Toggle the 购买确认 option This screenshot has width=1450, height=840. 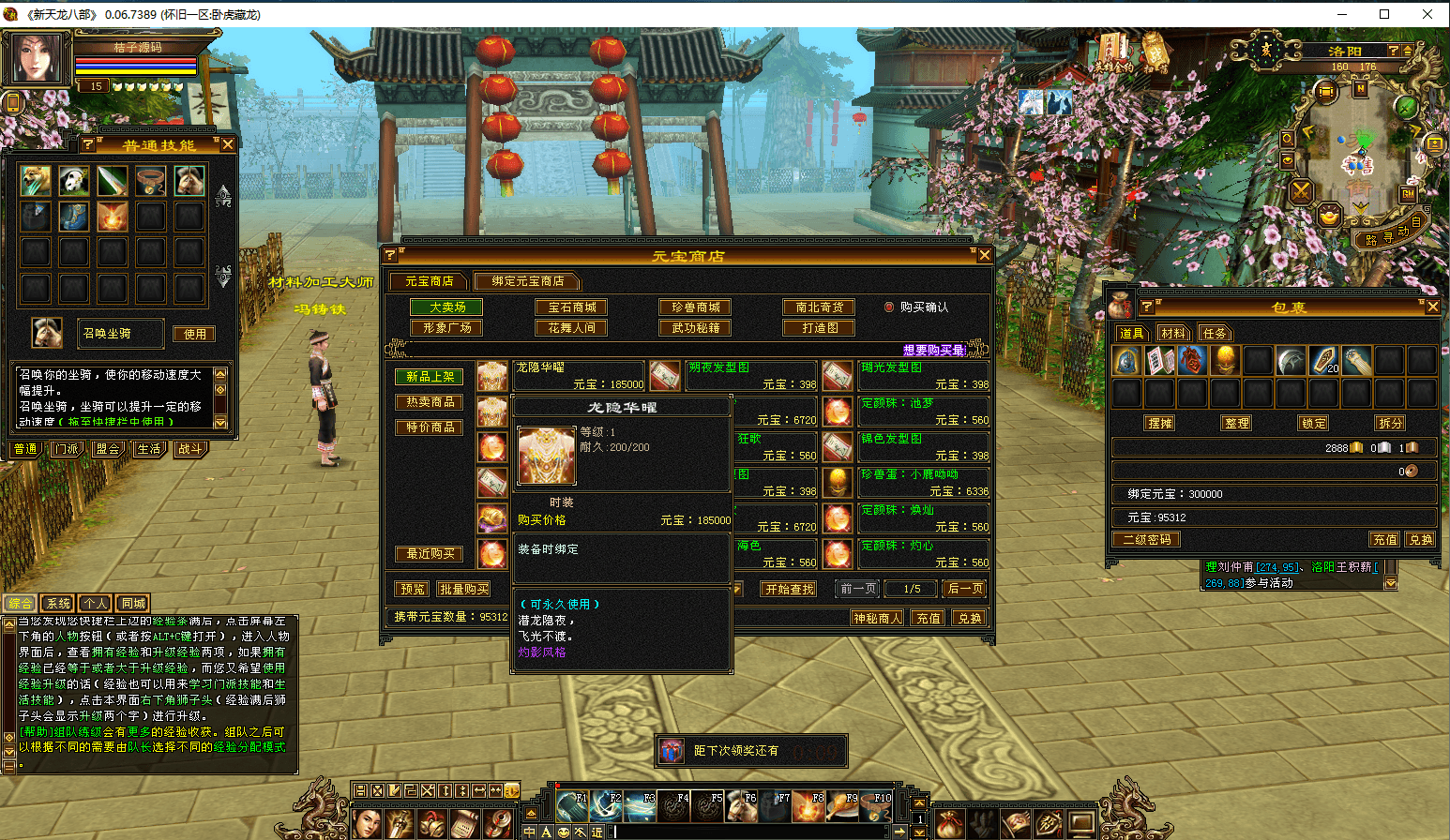[889, 307]
